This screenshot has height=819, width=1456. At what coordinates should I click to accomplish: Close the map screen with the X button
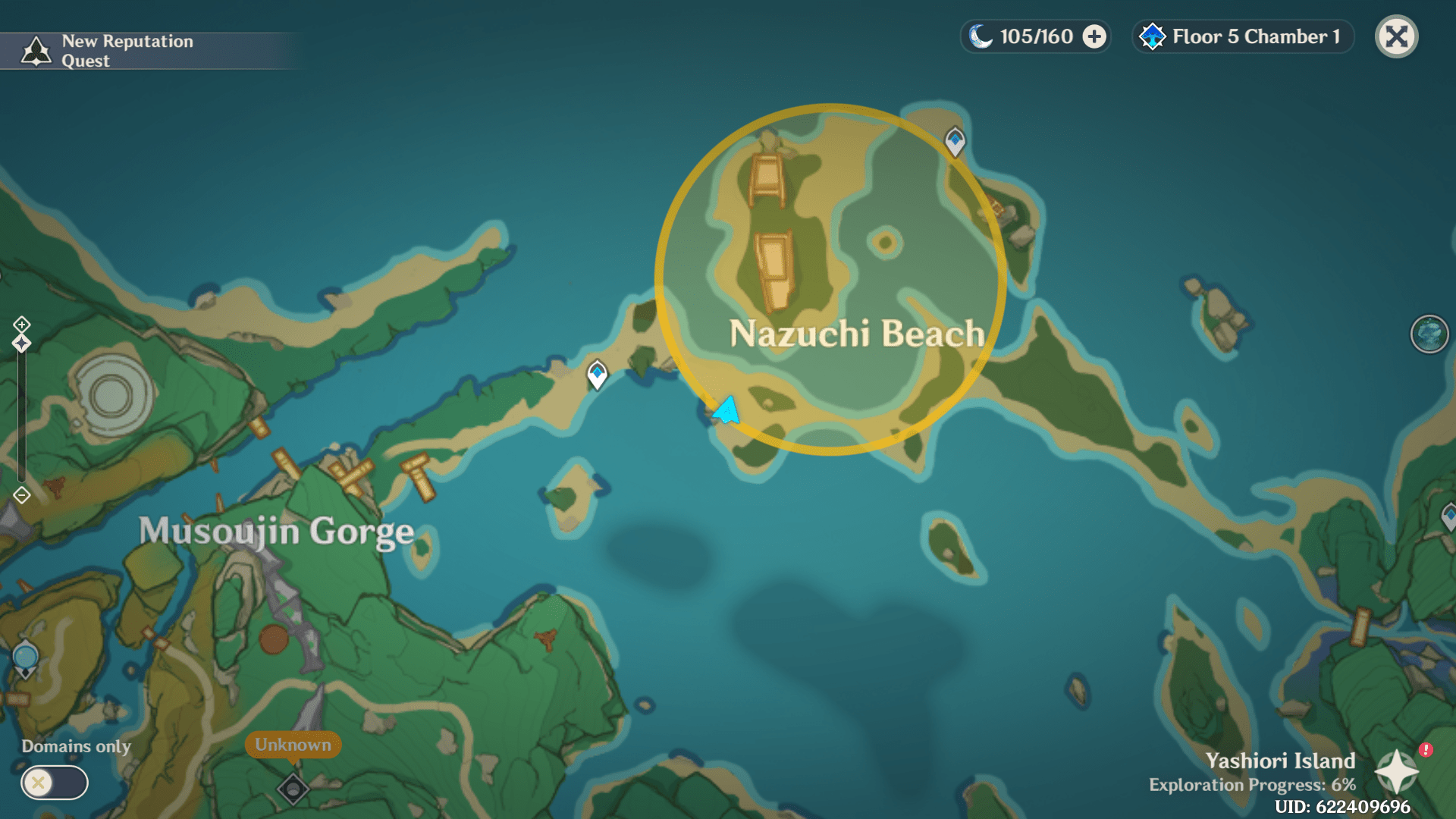(1396, 36)
